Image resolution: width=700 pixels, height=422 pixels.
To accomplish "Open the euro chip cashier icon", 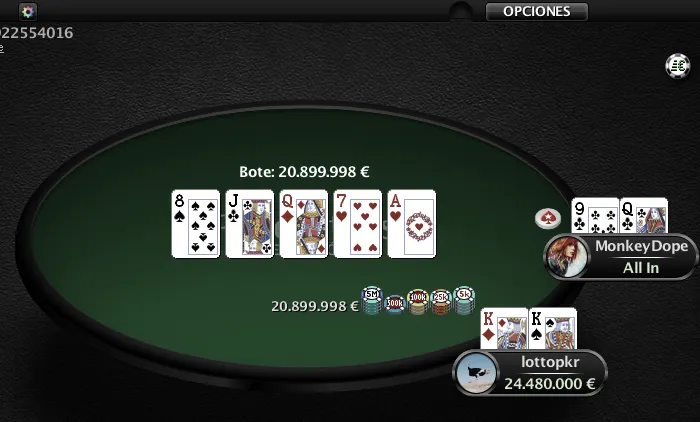I will coord(678,66).
